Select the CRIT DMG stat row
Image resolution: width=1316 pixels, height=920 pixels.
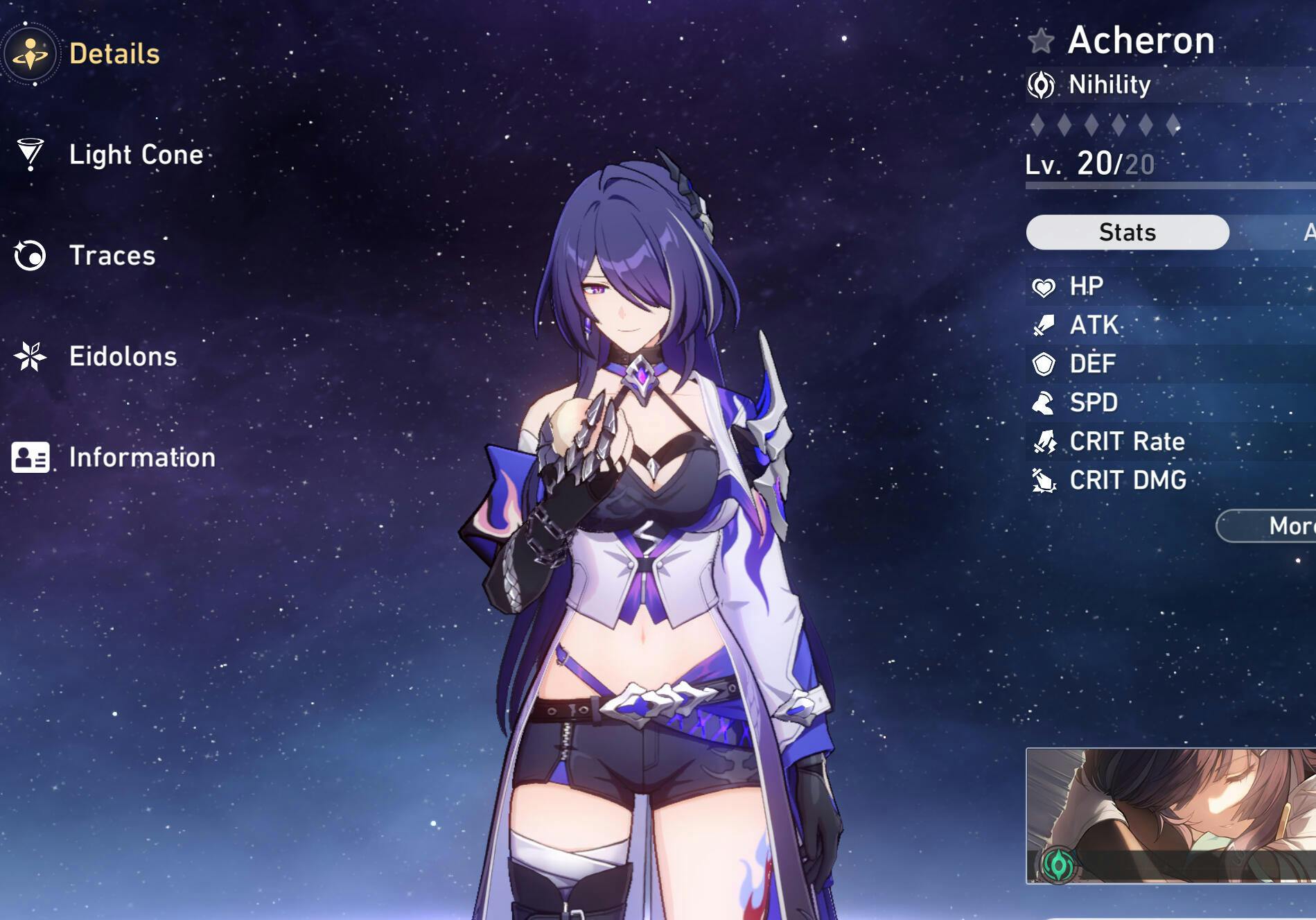(1171, 480)
